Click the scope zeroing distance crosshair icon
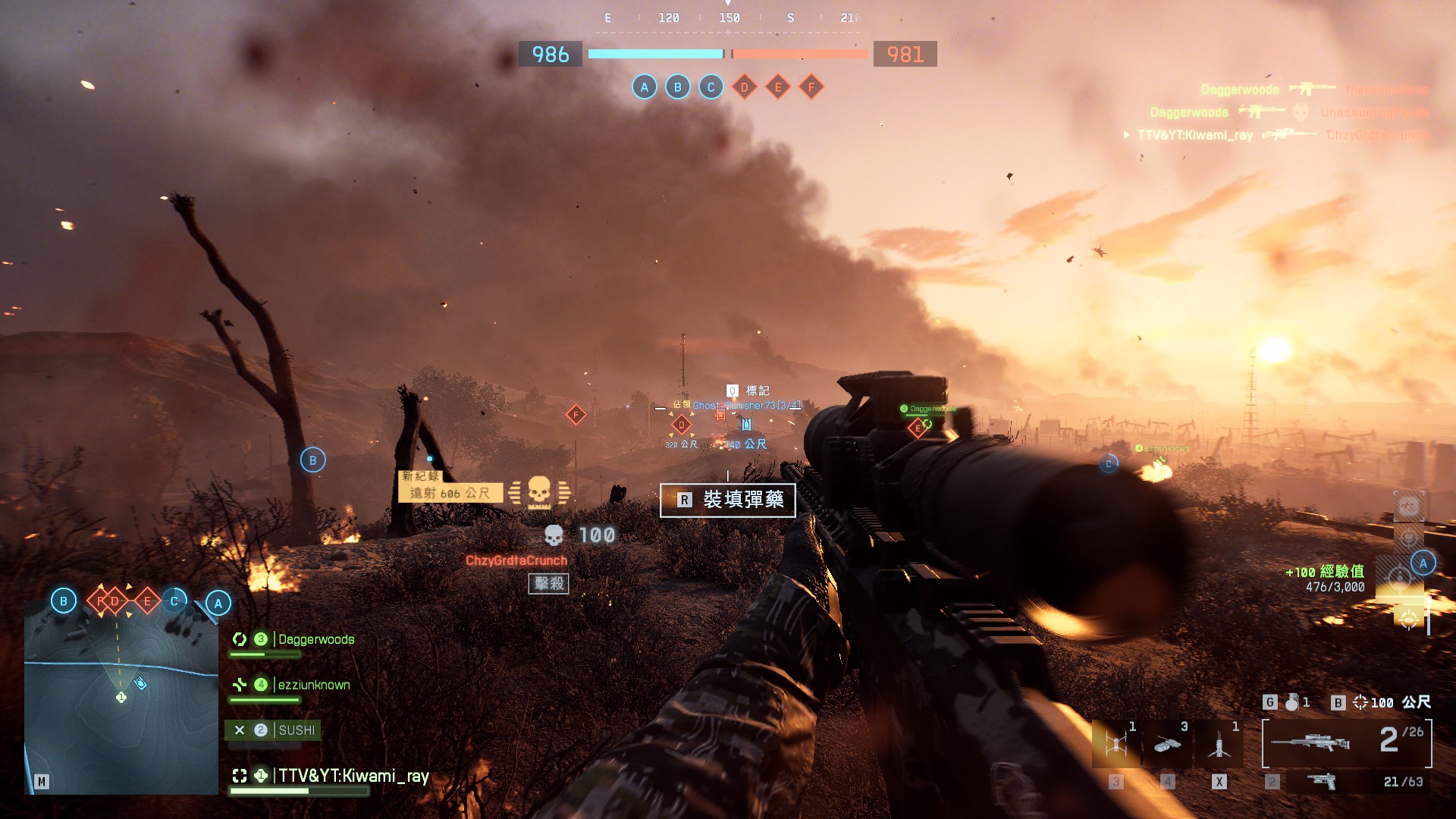Image resolution: width=1456 pixels, height=819 pixels. 1360,702
